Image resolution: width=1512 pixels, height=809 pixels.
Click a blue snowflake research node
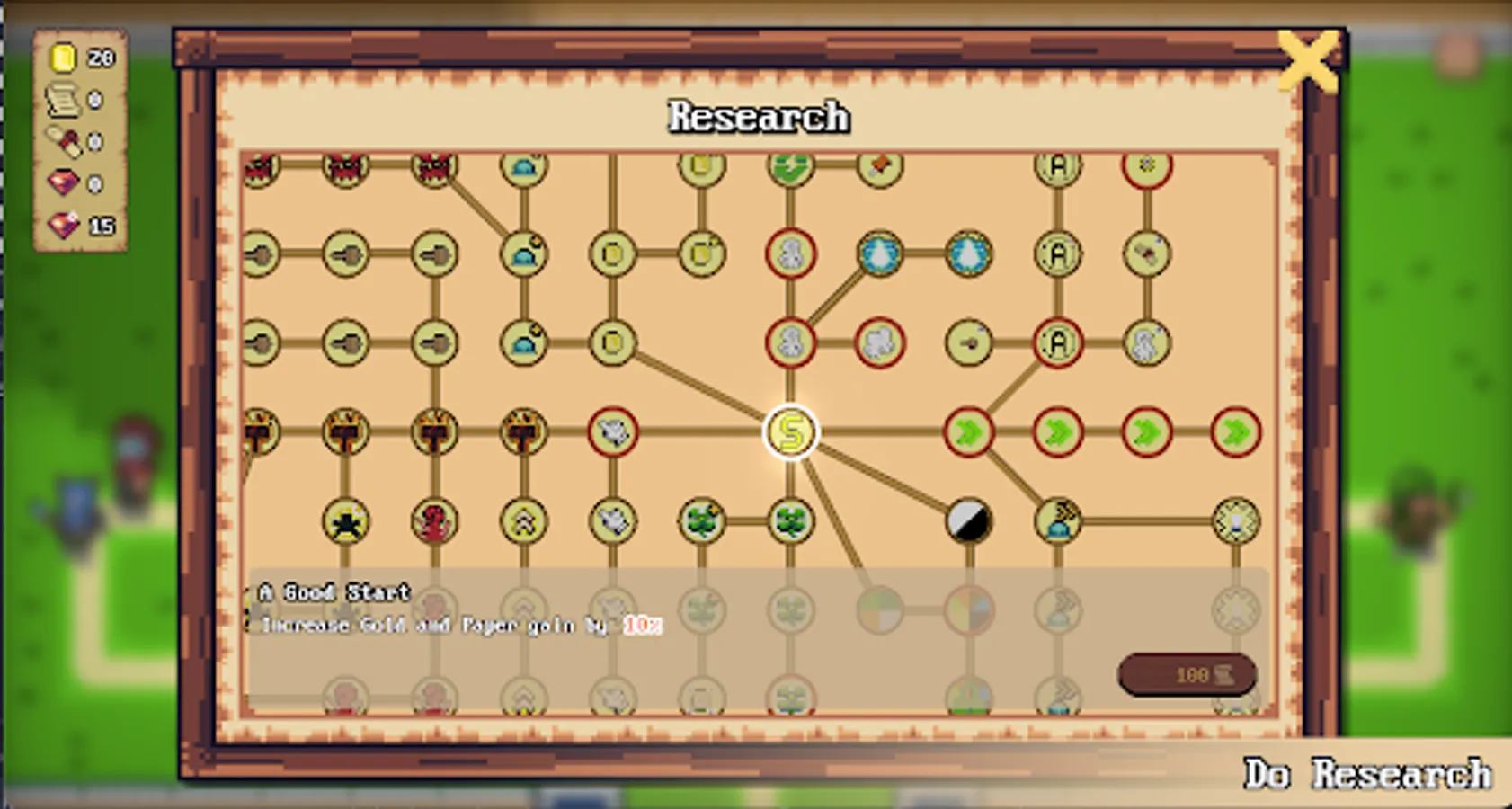881,254
